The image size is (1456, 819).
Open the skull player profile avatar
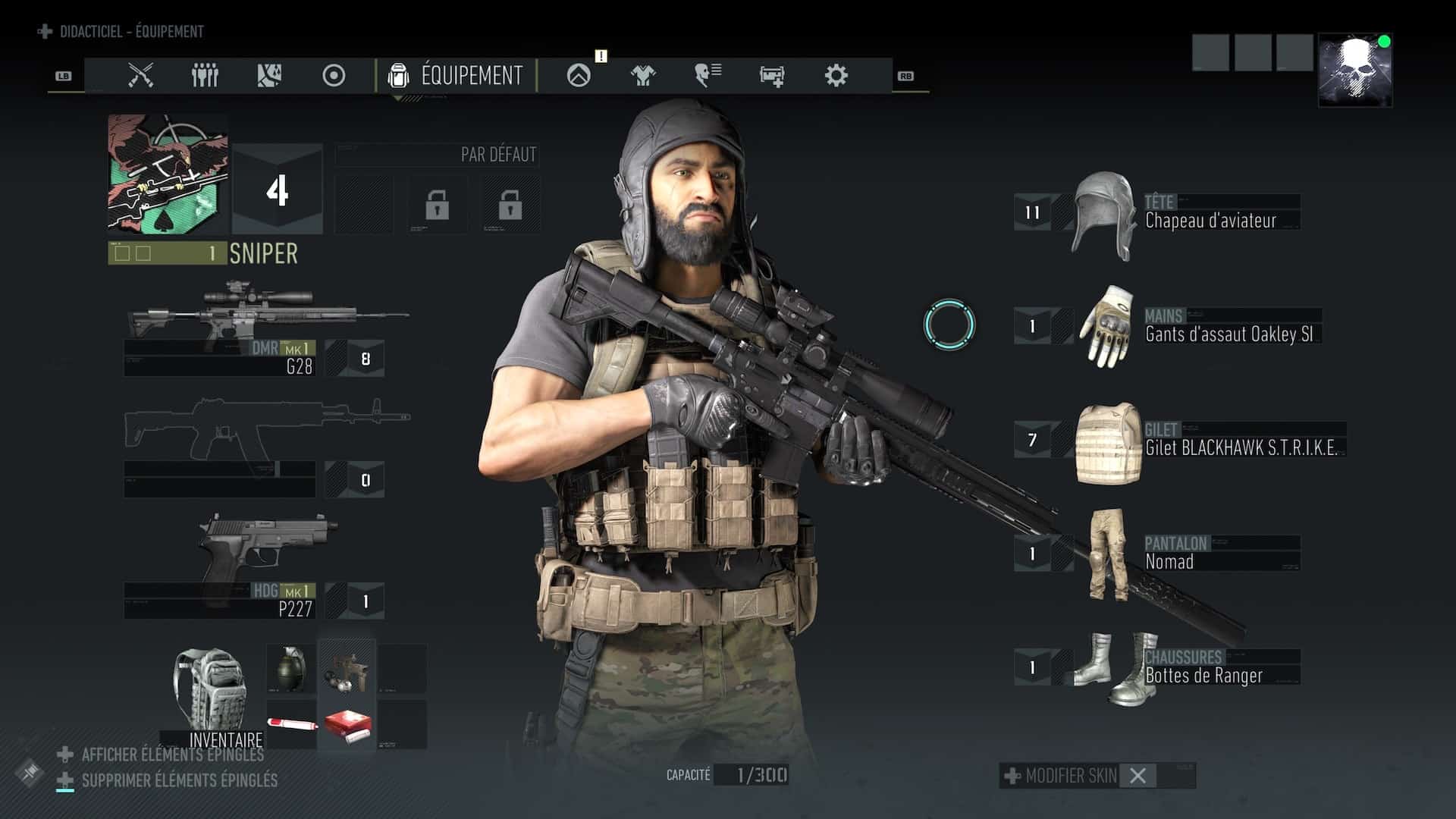[1355, 70]
